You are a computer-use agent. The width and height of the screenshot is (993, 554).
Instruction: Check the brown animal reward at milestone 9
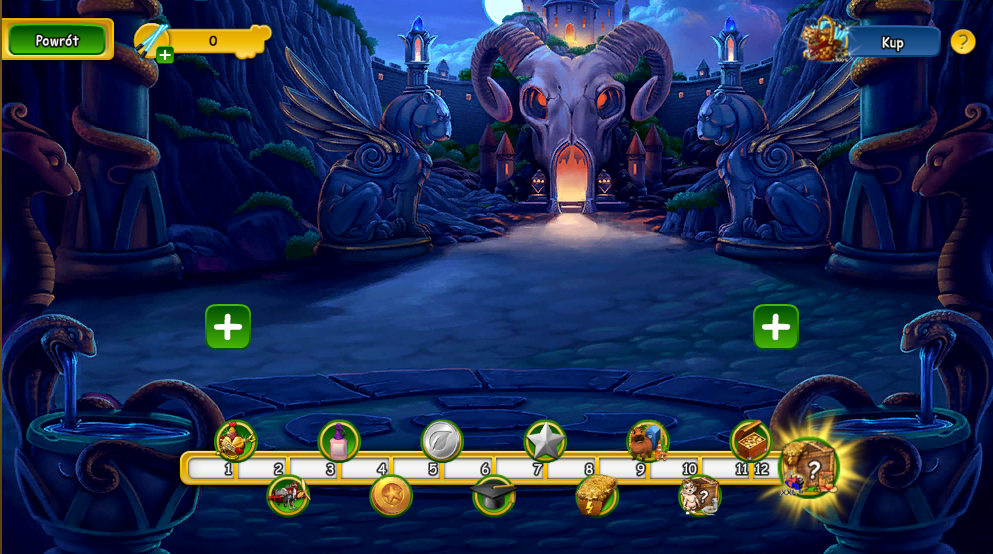648,440
